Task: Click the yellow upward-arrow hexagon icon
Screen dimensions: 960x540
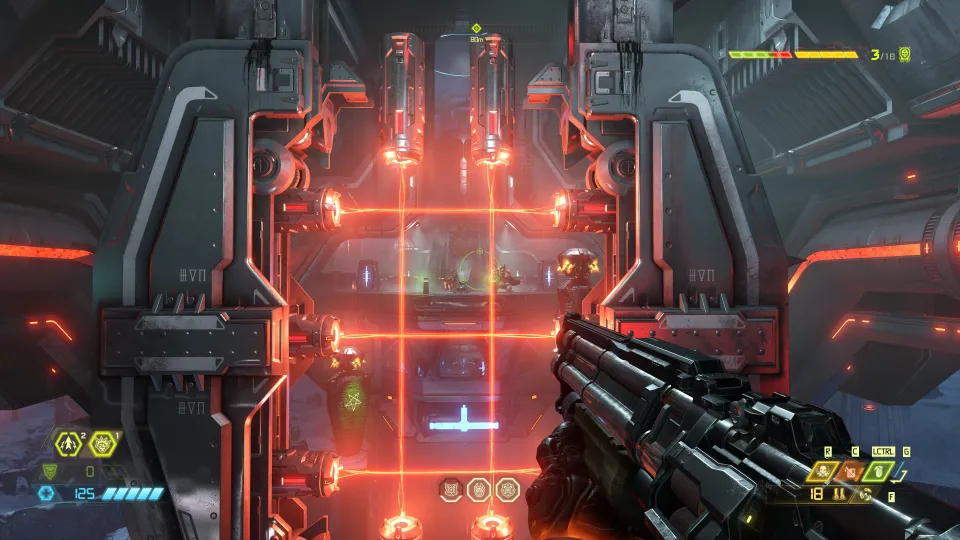Action: 69,442
